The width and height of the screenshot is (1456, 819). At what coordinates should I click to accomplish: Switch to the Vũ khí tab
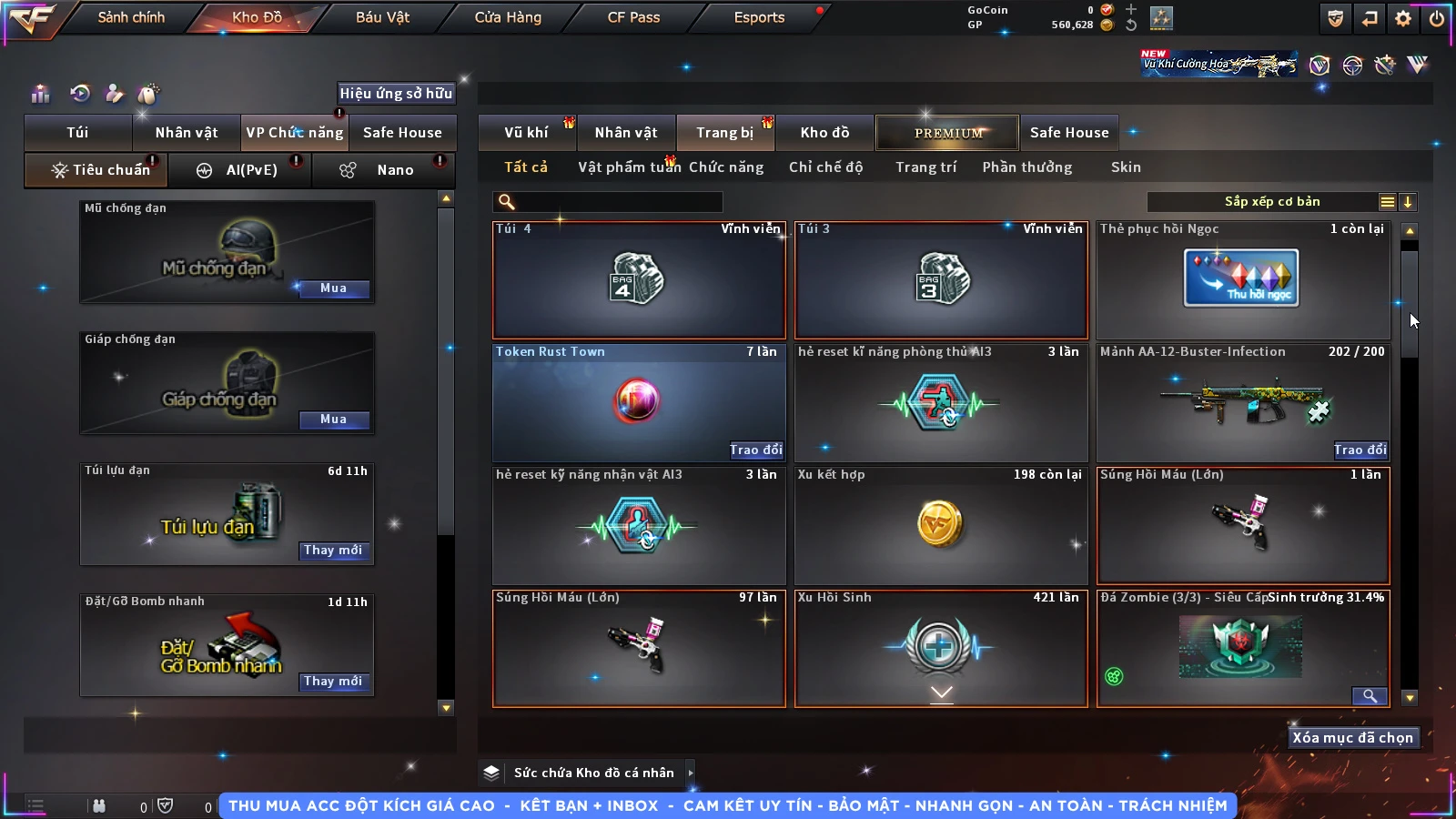(526, 133)
